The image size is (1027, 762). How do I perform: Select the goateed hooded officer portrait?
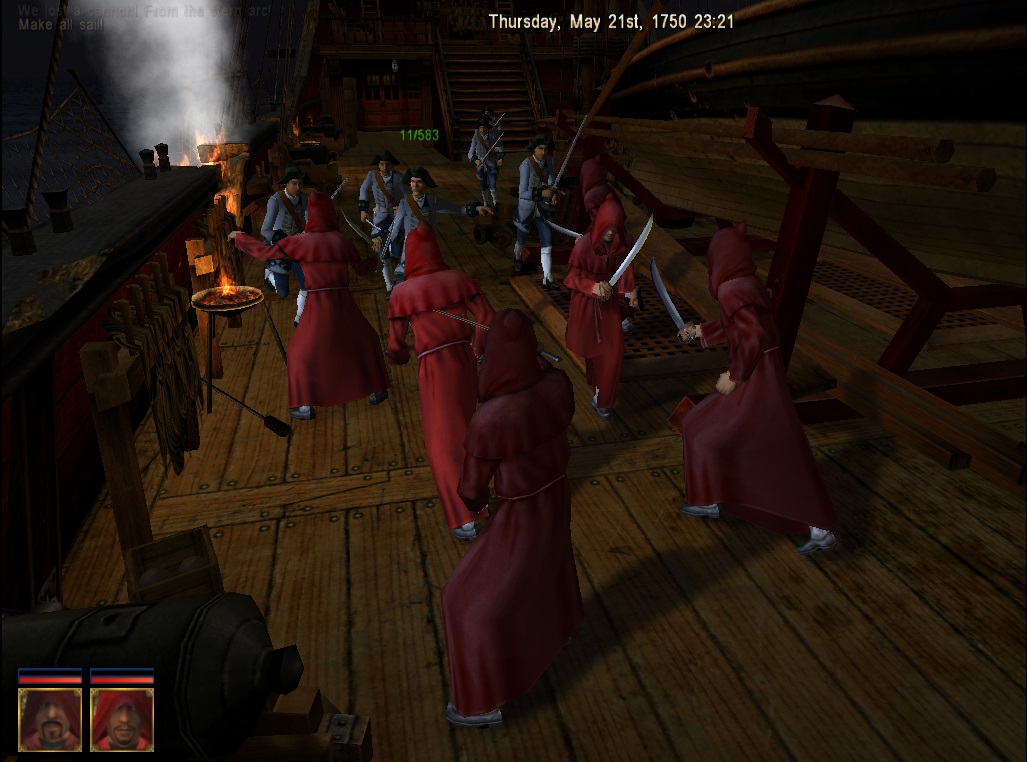click(50, 718)
